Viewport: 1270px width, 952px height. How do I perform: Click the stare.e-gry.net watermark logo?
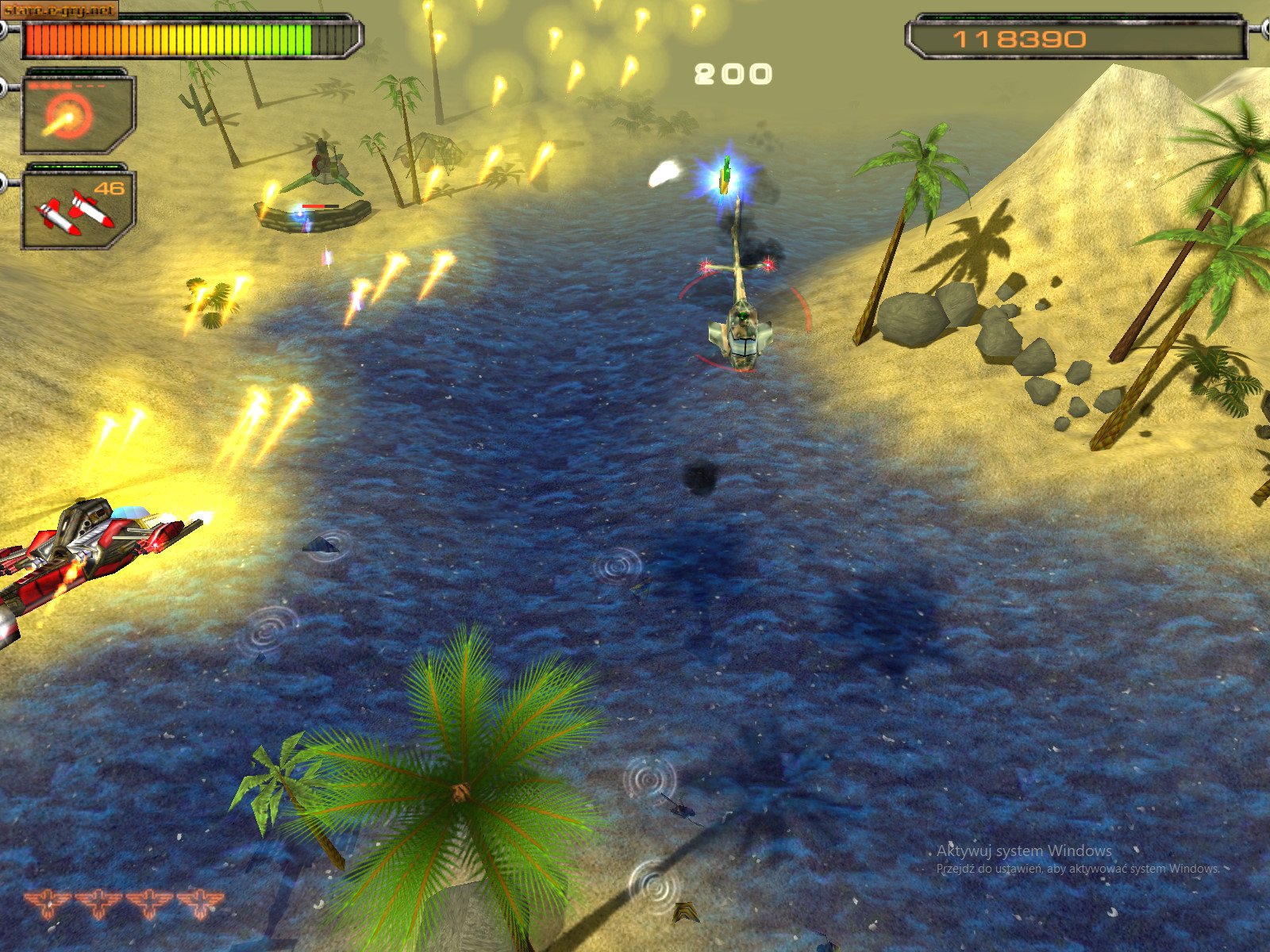pos(57,10)
